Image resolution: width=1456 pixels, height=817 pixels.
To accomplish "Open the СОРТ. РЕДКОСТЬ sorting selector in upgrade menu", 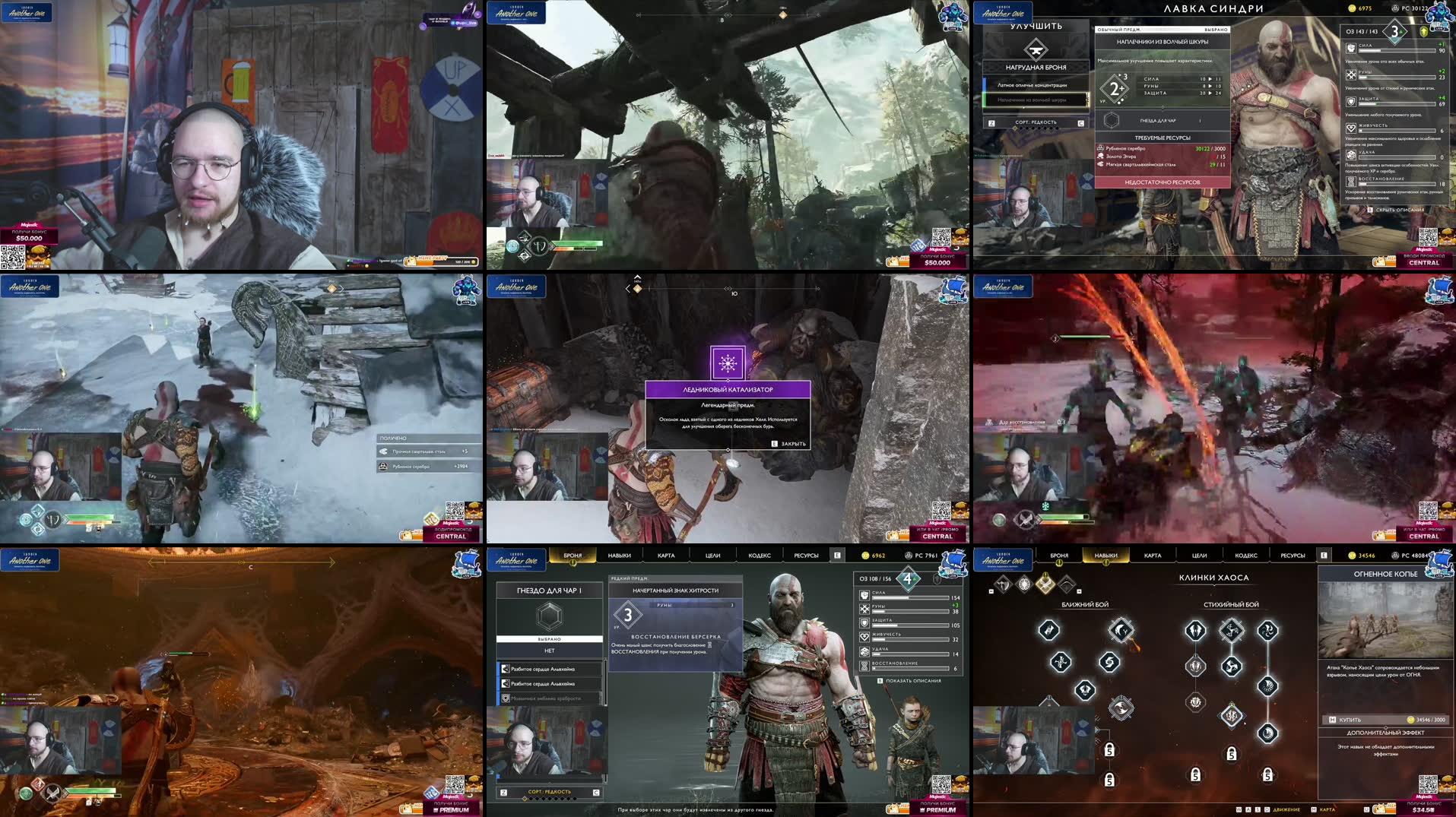I will click(x=1036, y=123).
